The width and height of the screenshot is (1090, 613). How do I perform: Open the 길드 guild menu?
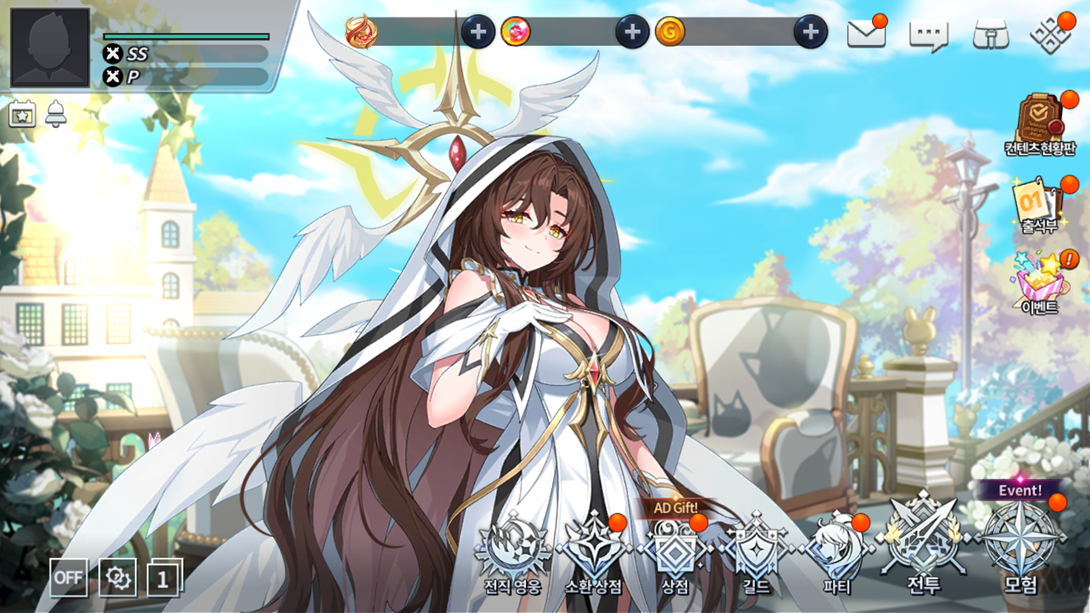click(757, 555)
